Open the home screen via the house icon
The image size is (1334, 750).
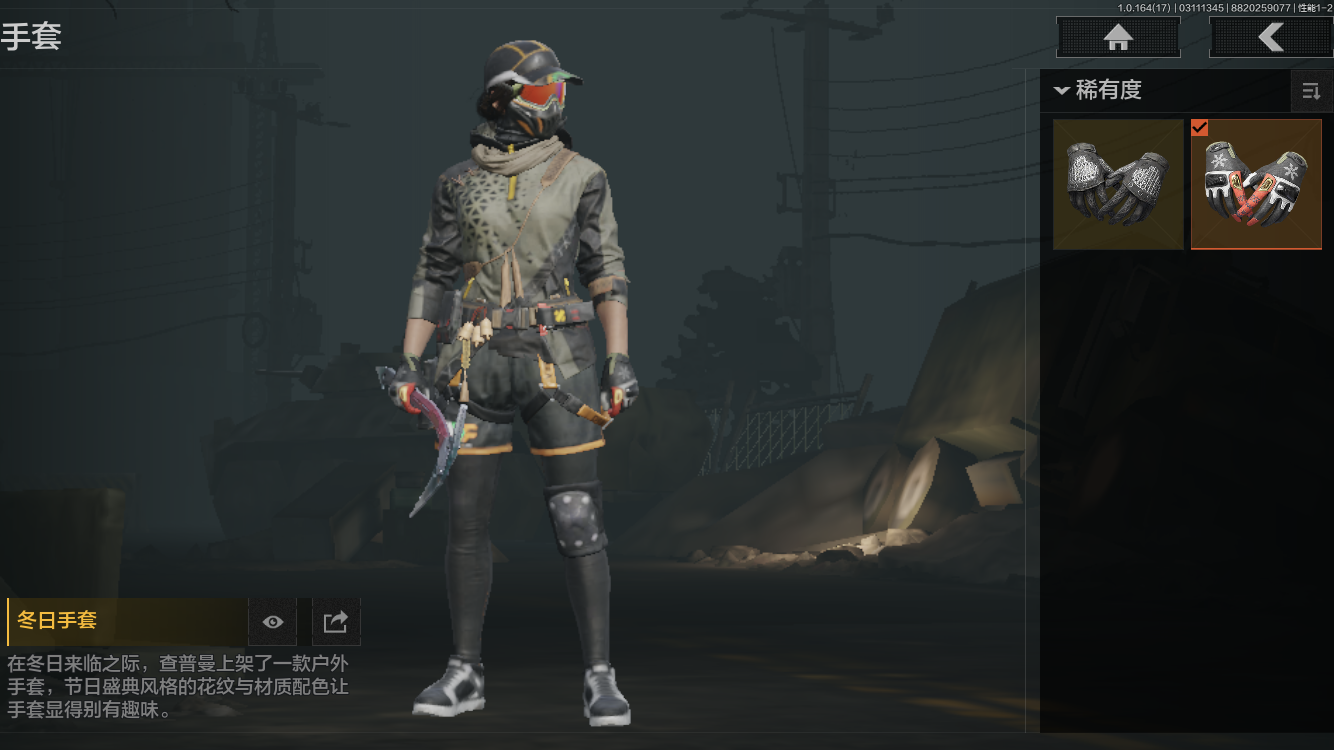(x=1117, y=36)
